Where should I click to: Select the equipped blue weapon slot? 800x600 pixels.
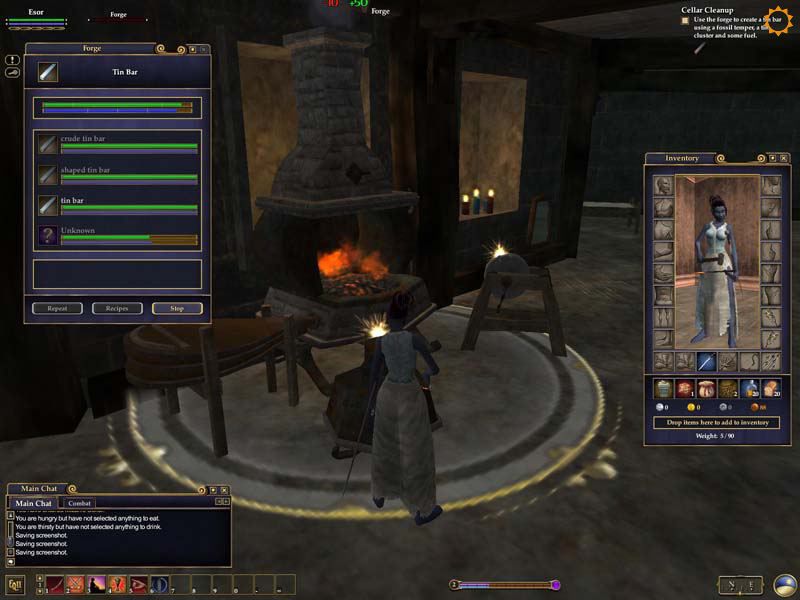706,361
